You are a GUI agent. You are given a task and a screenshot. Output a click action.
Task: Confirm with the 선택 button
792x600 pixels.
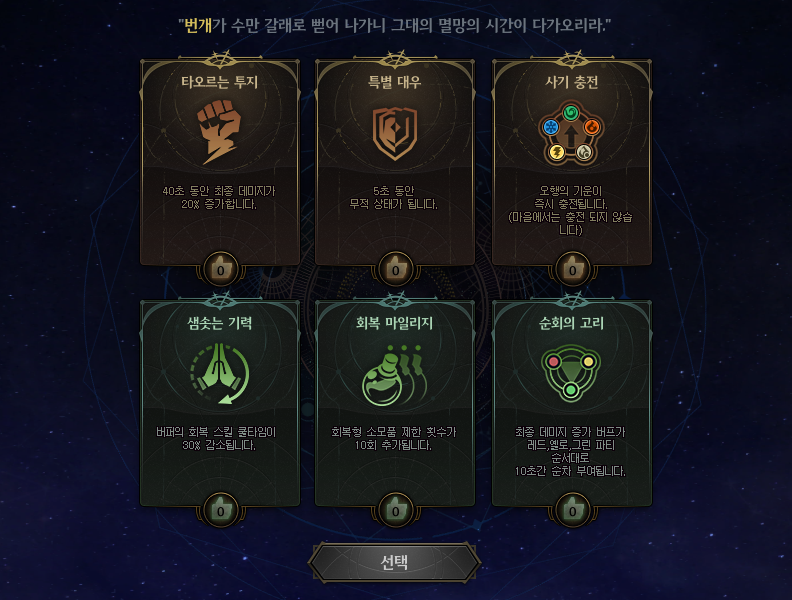[x=395, y=562]
